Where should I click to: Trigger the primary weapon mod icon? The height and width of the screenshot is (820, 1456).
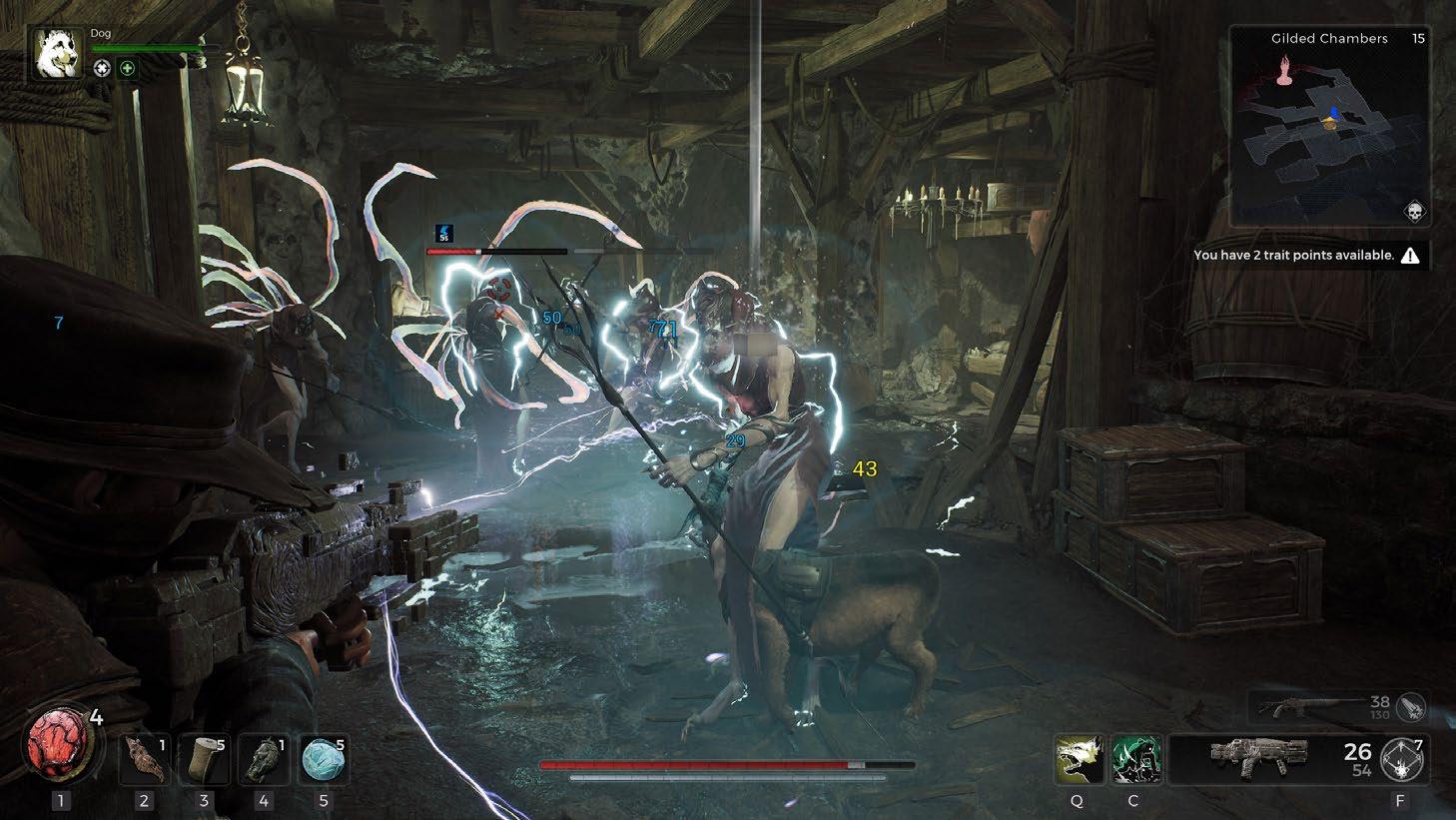click(x=1402, y=761)
